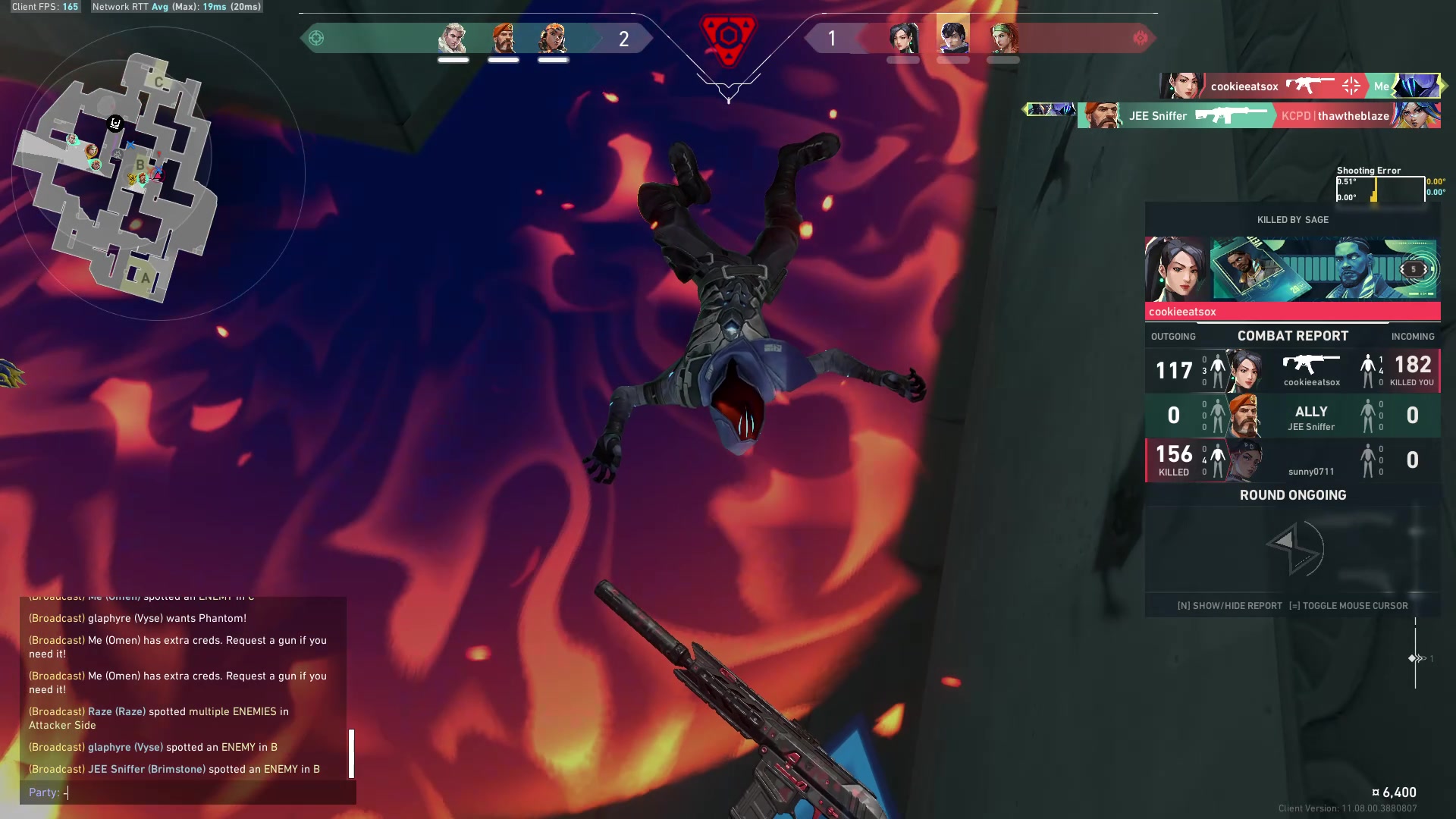
Task: Click the Raze portrait in top team bar
Action: [x=553, y=38]
